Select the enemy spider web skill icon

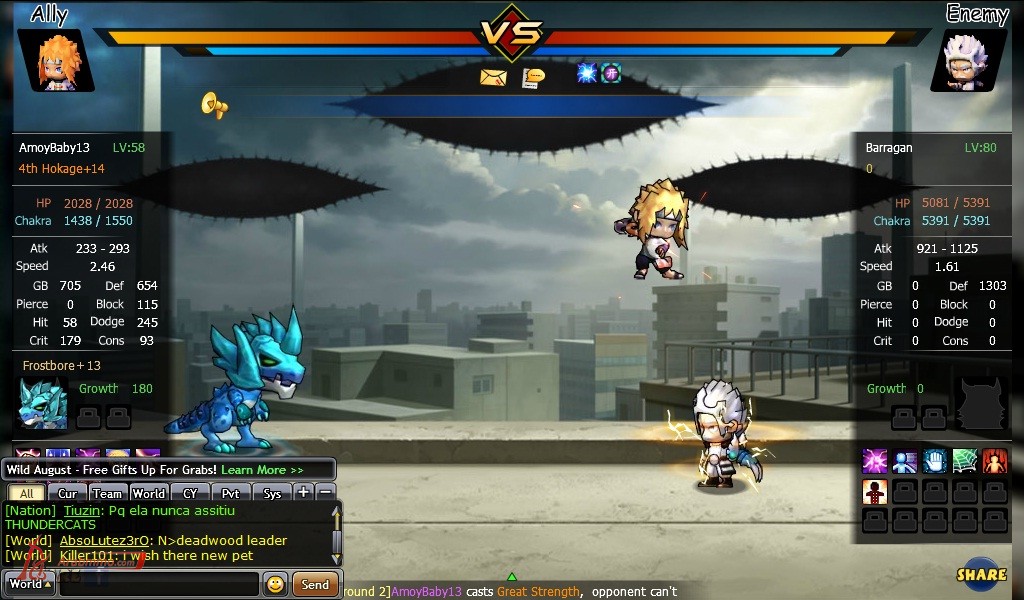click(x=964, y=461)
